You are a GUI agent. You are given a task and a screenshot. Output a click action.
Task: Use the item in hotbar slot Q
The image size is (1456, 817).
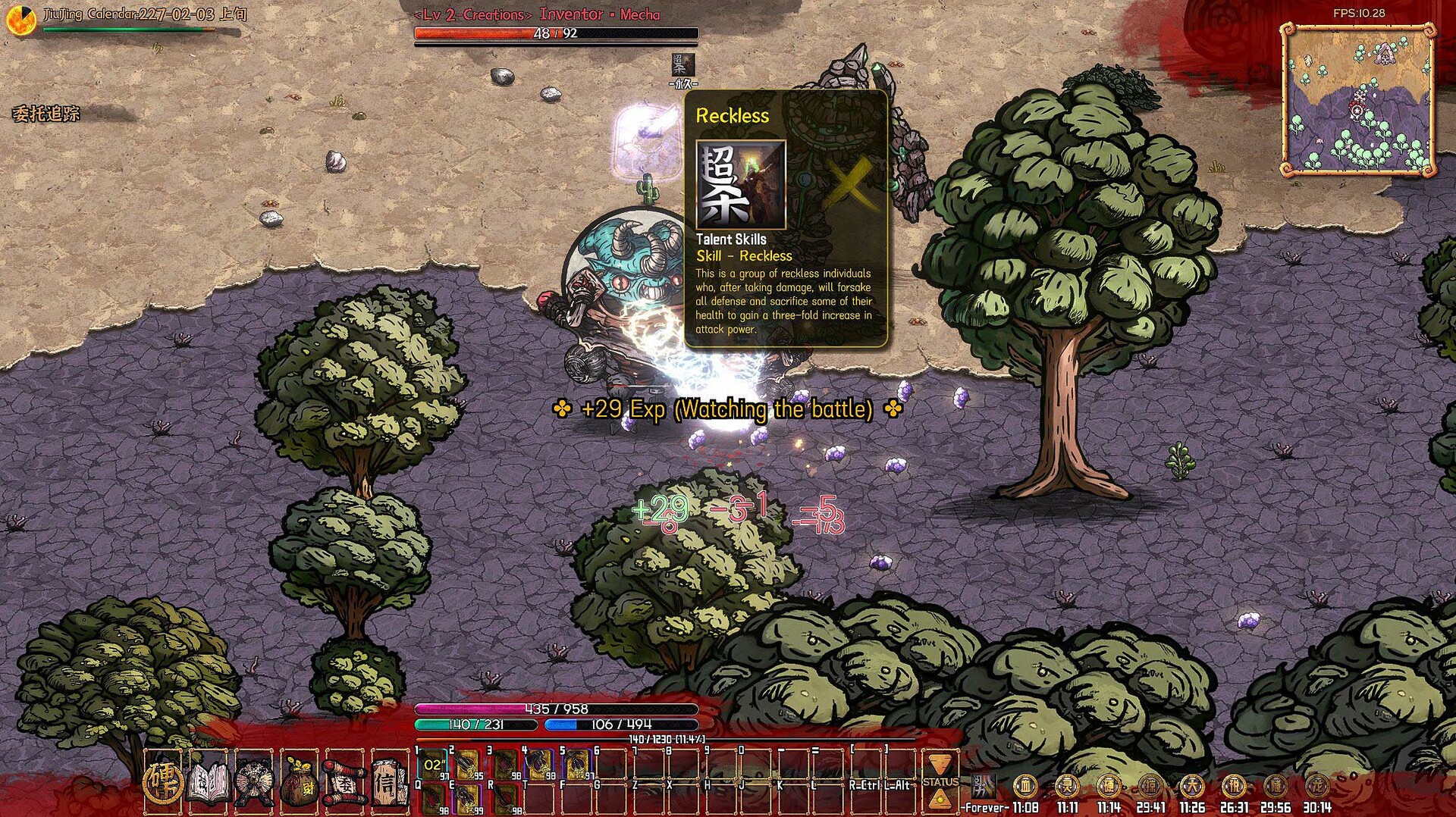point(433,799)
